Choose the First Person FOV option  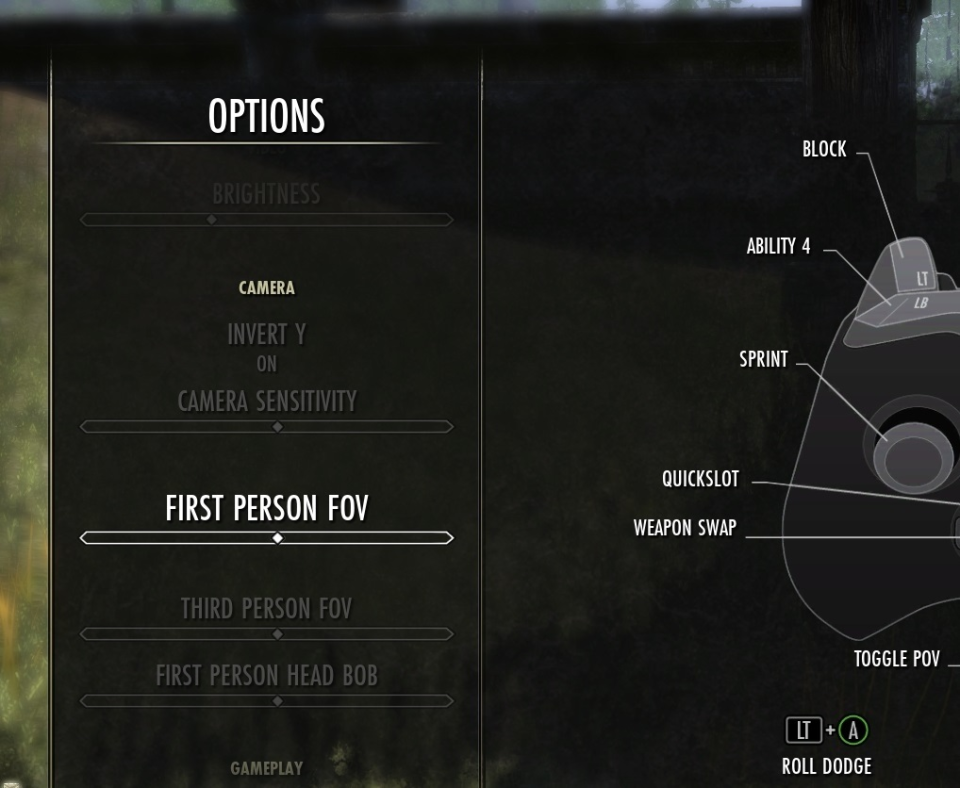[266, 509]
